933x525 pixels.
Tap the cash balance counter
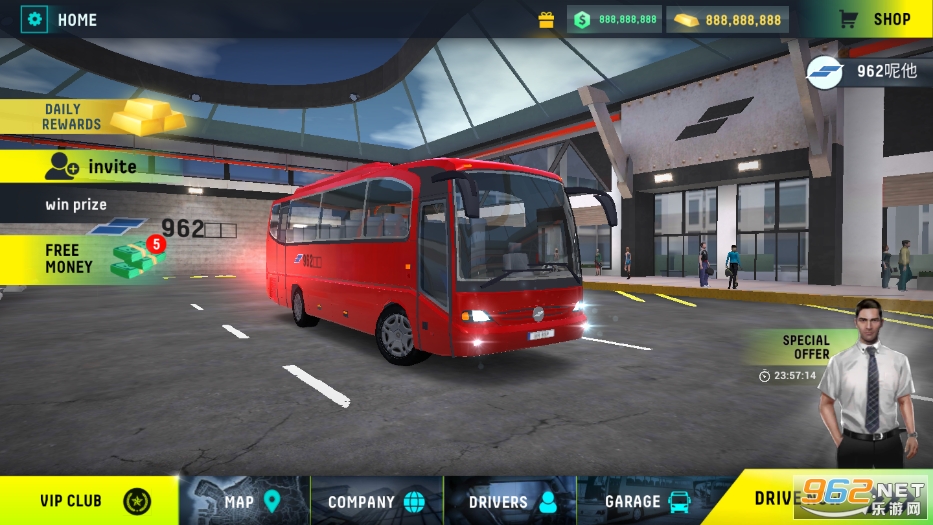click(x=615, y=19)
